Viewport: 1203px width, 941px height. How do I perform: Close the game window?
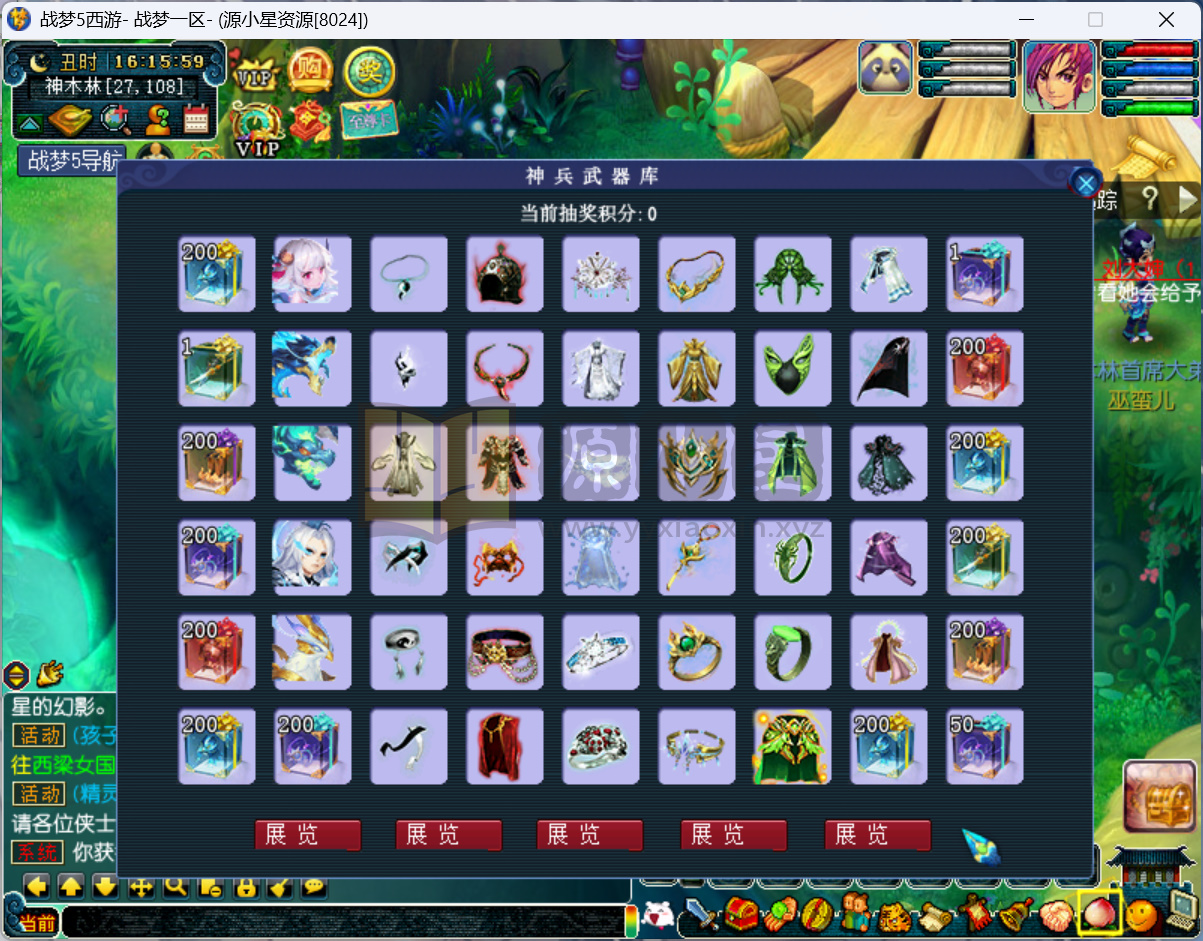pyautogui.click(x=1166, y=19)
